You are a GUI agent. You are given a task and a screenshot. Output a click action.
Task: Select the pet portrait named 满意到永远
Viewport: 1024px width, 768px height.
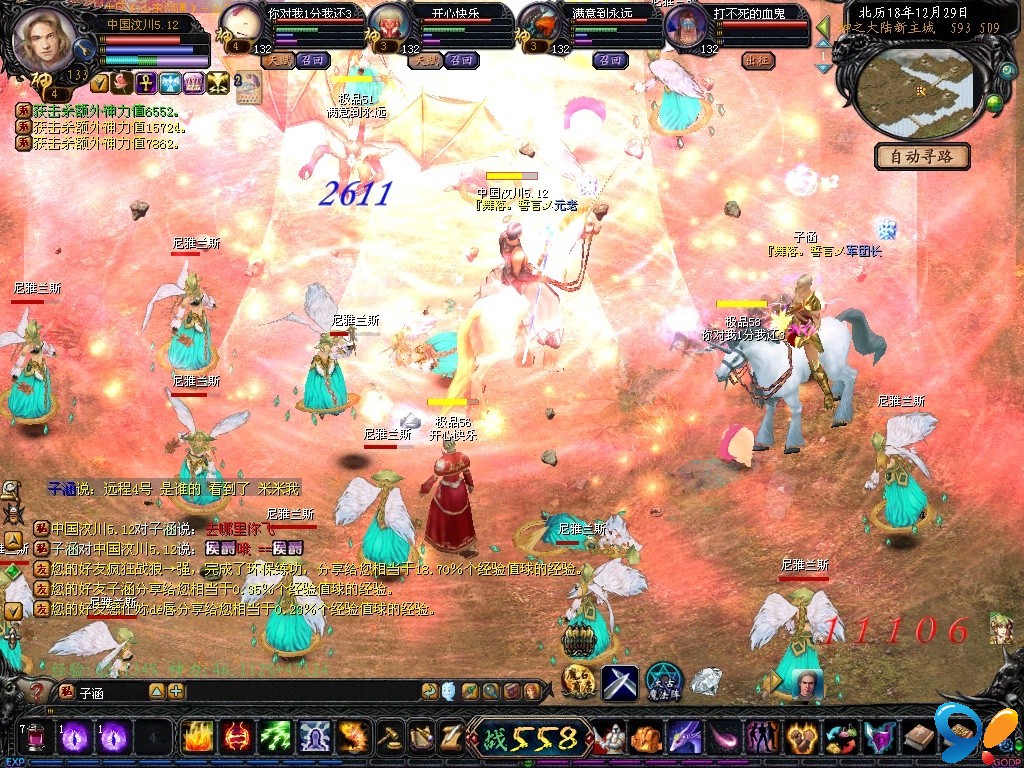click(540, 25)
